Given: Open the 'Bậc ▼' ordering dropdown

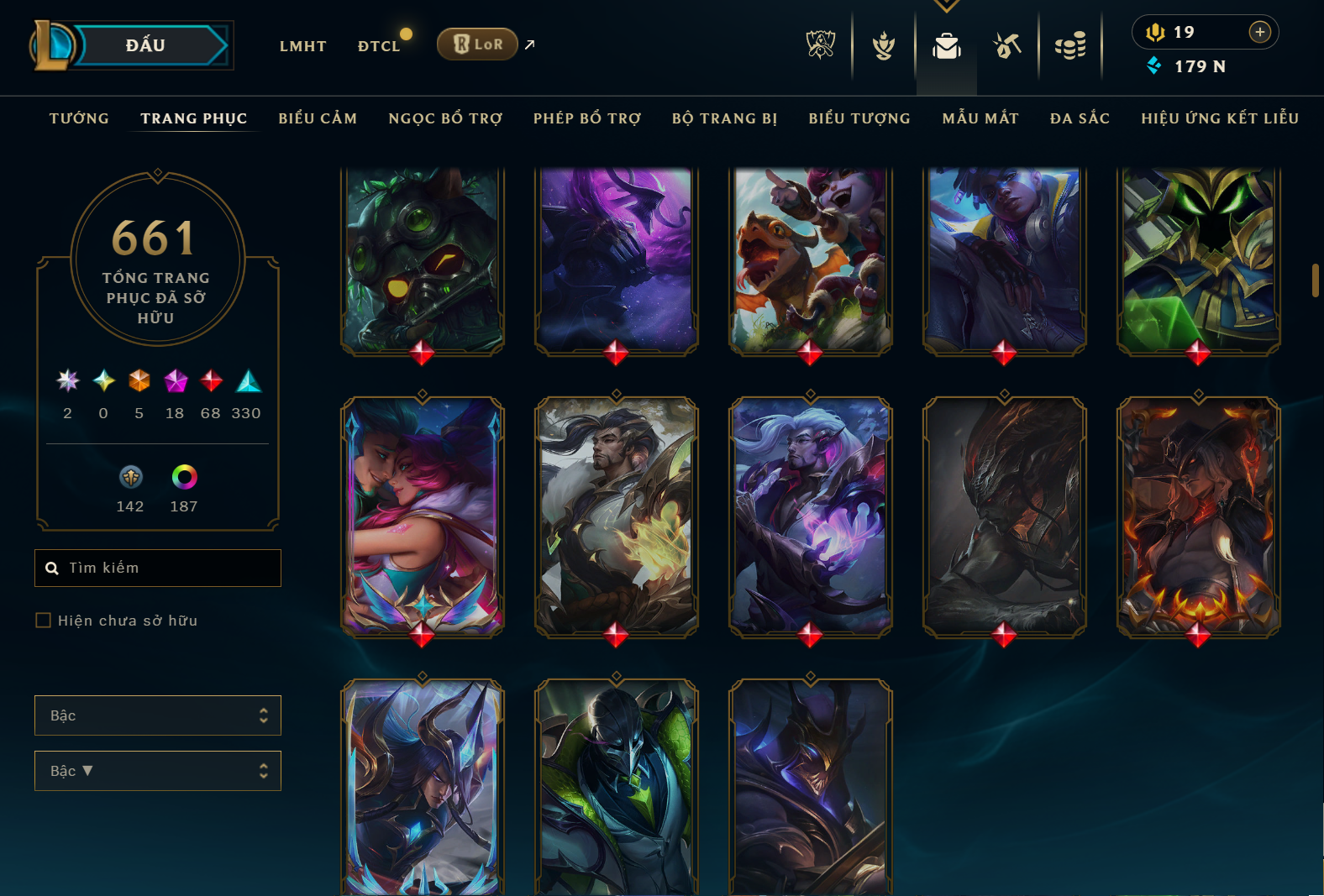Looking at the screenshot, I should pyautogui.click(x=157, y=770).
